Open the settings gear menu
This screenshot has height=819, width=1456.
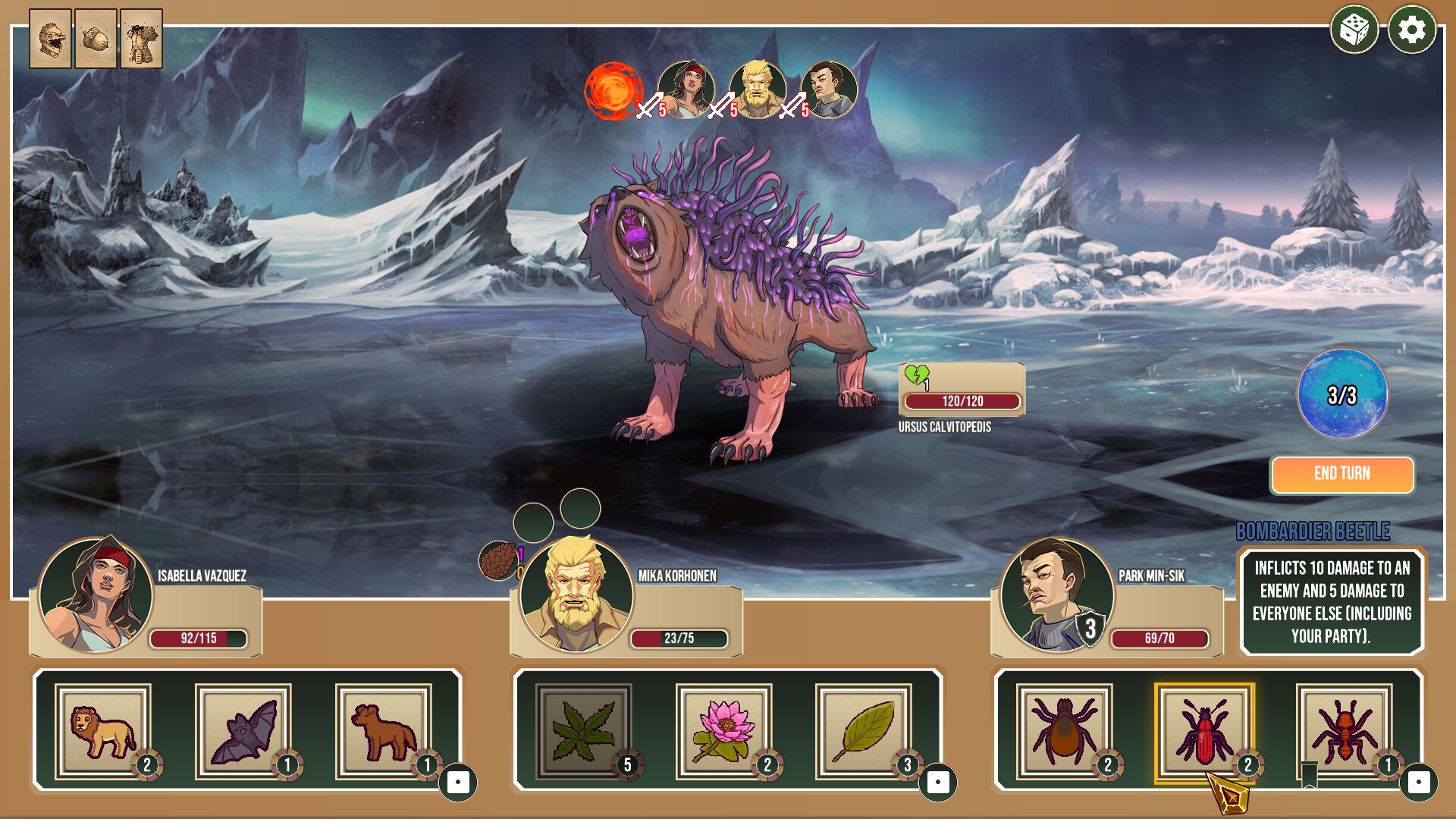click(x=1411, y=30)
